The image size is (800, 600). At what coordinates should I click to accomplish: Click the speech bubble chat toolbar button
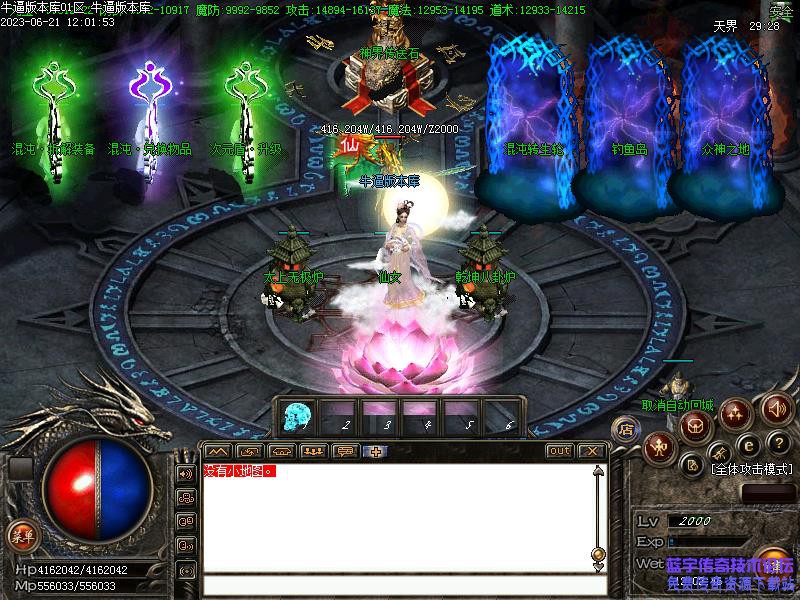(x=345, y=451)
